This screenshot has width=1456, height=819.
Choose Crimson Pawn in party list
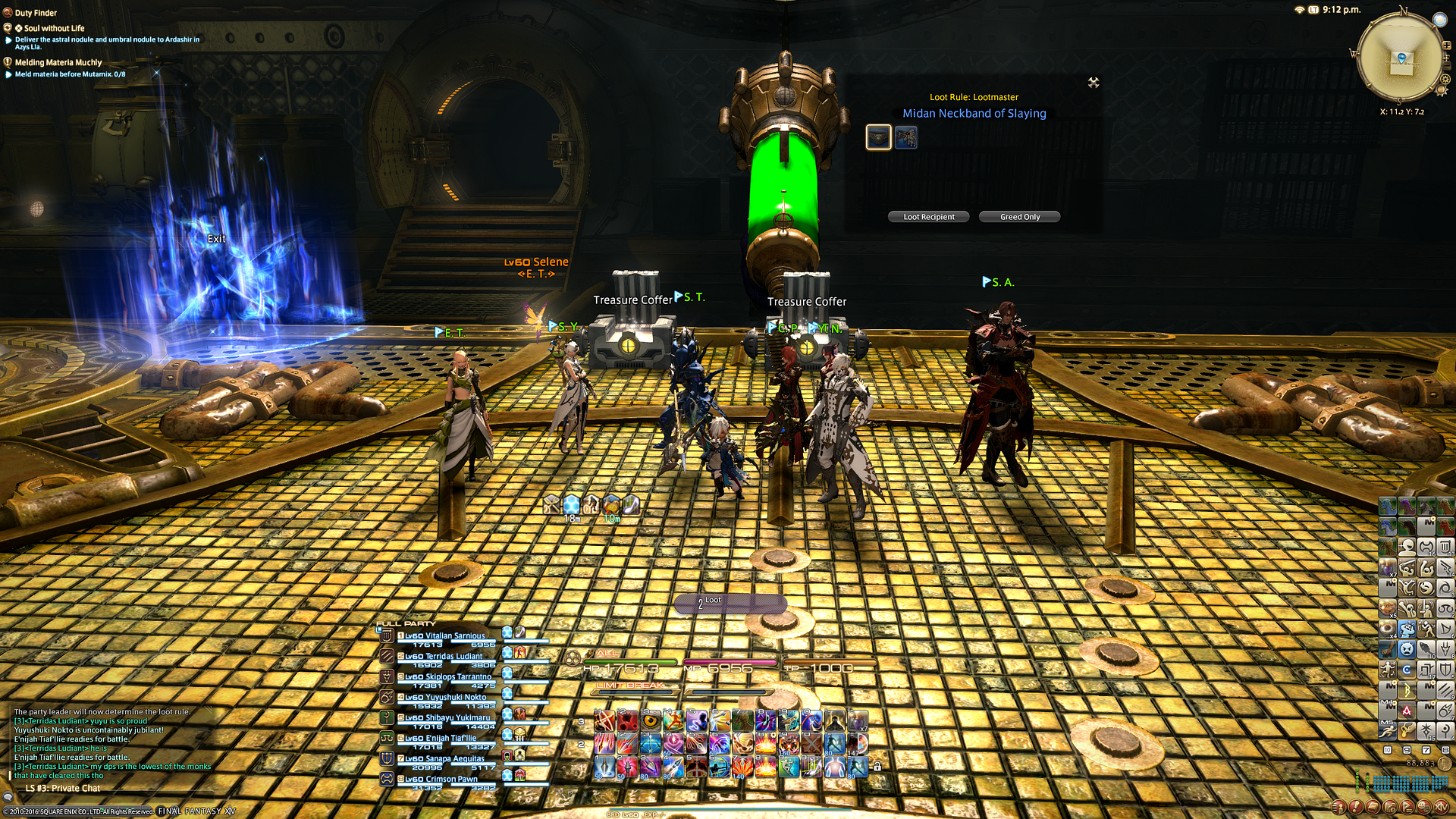pyautogui.click(x=441, y=779)
